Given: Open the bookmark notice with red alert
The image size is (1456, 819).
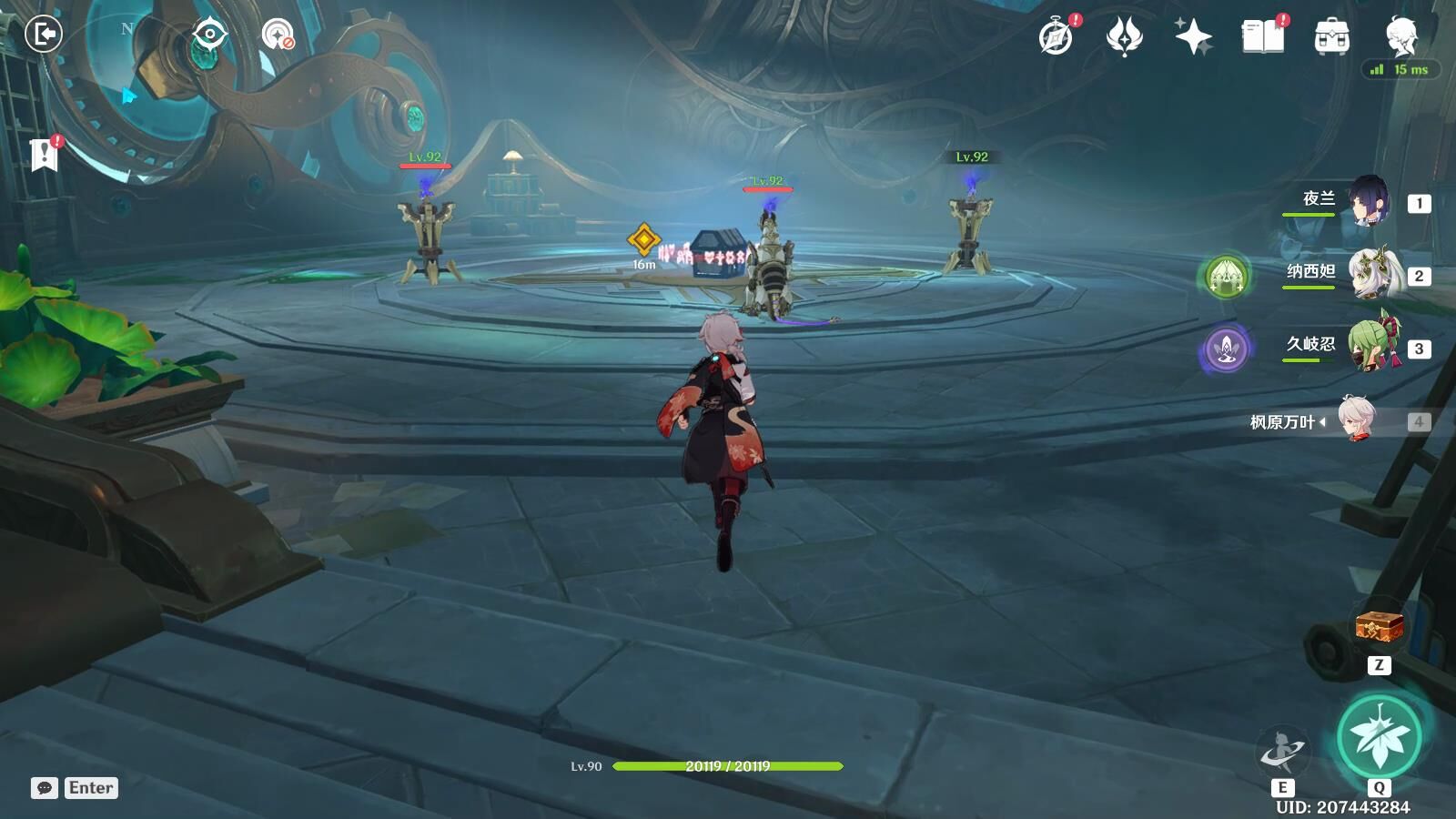Looking at the screenshot, I should tap(44, 155).
